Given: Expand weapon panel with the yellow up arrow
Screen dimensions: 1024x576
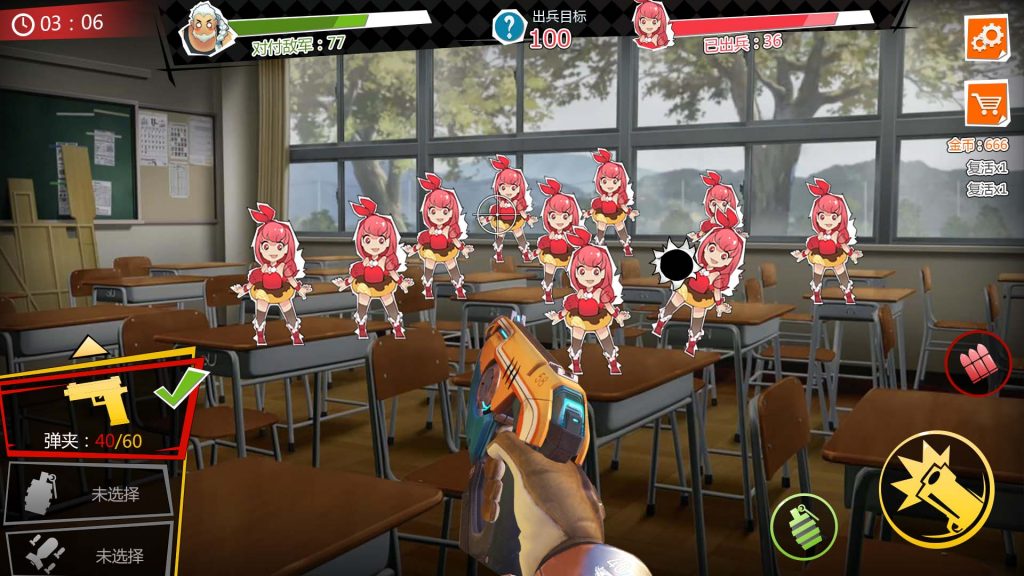Looking at the screenshot, I should pyautogui.click(x=90, y=347).
